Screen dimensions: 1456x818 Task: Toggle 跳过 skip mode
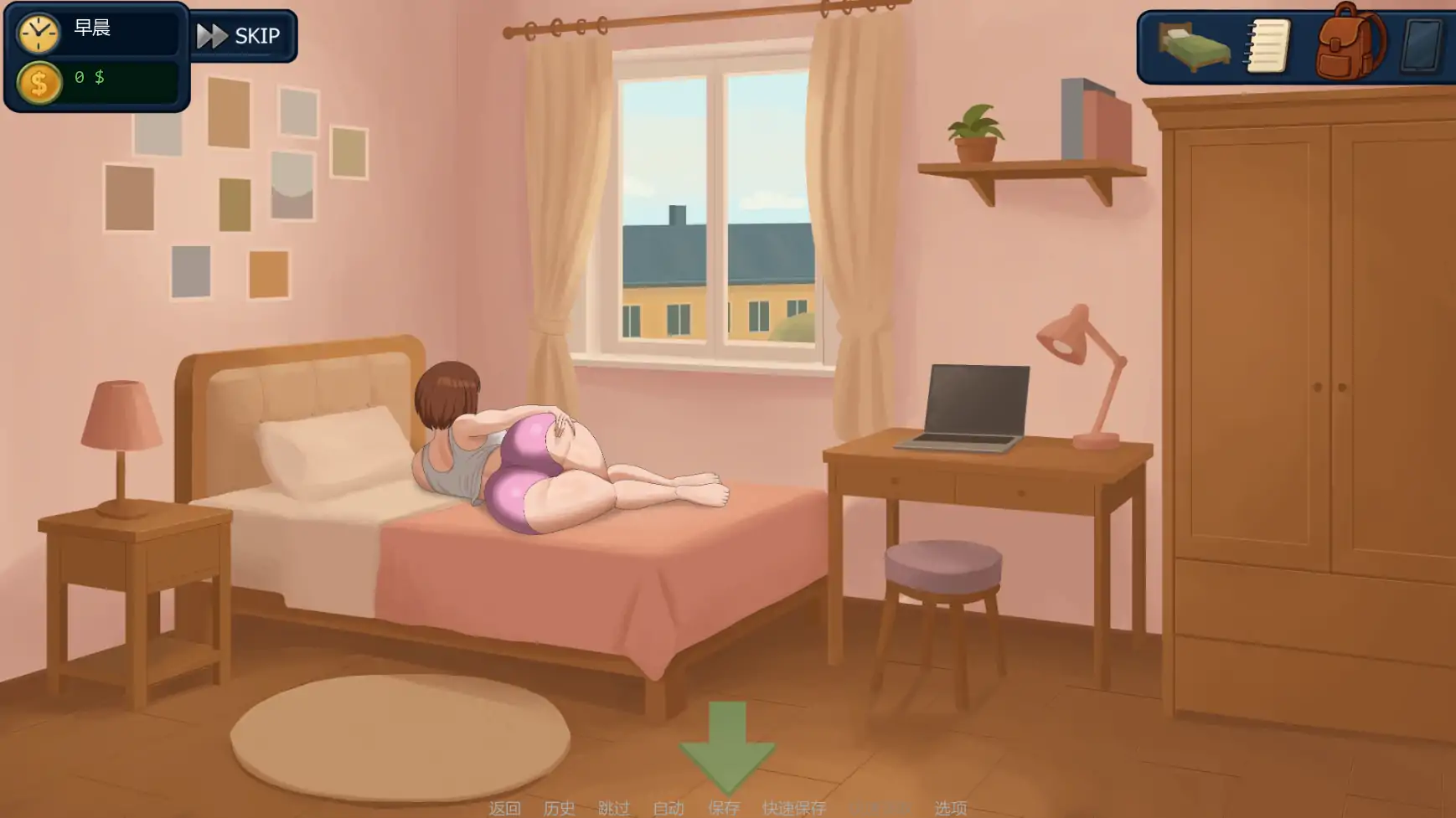pos(615,809)
